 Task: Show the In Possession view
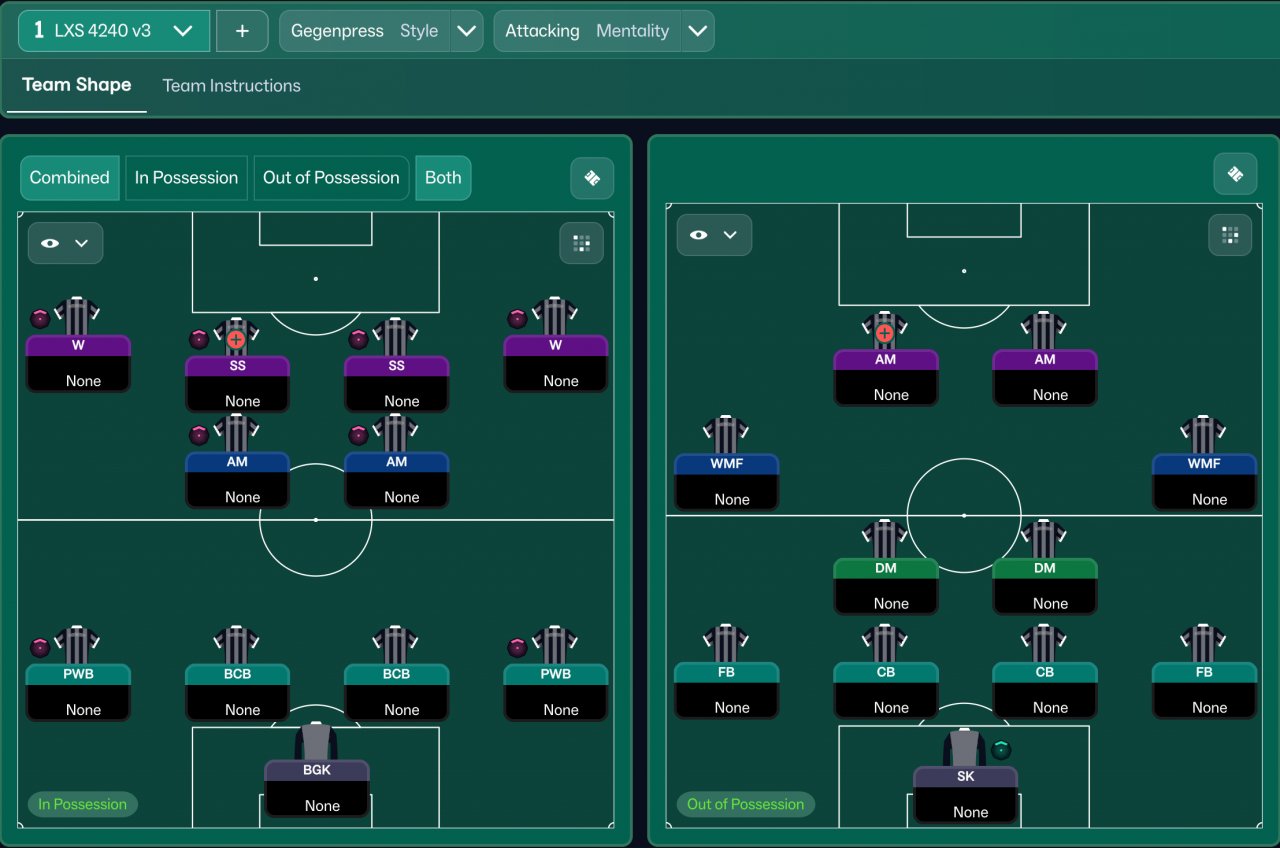pyautogui.click(x=186, y=178)
